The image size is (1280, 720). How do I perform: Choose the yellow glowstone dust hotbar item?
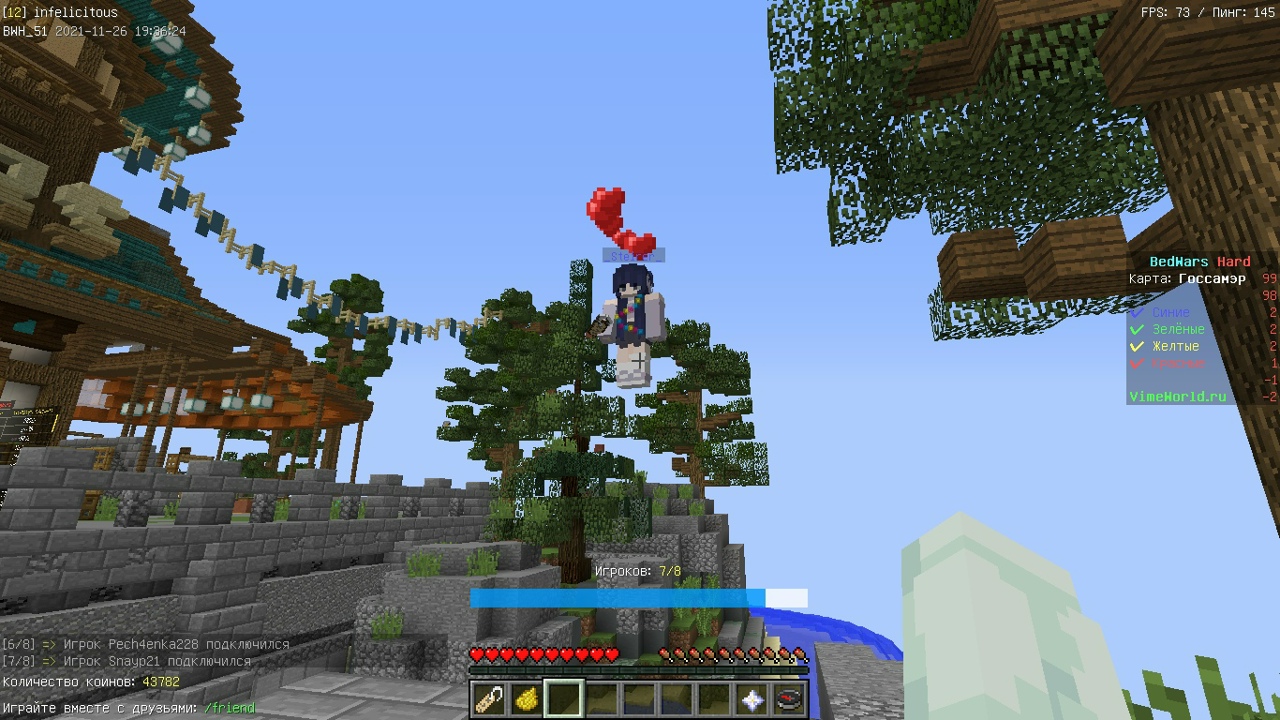(x=526, y=699)
